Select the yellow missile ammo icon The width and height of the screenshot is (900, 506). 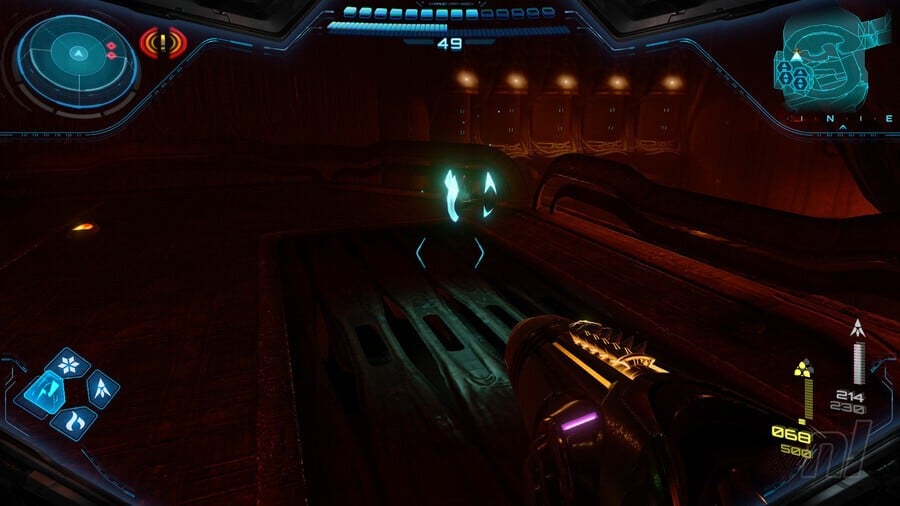click(x=802, y=367)
